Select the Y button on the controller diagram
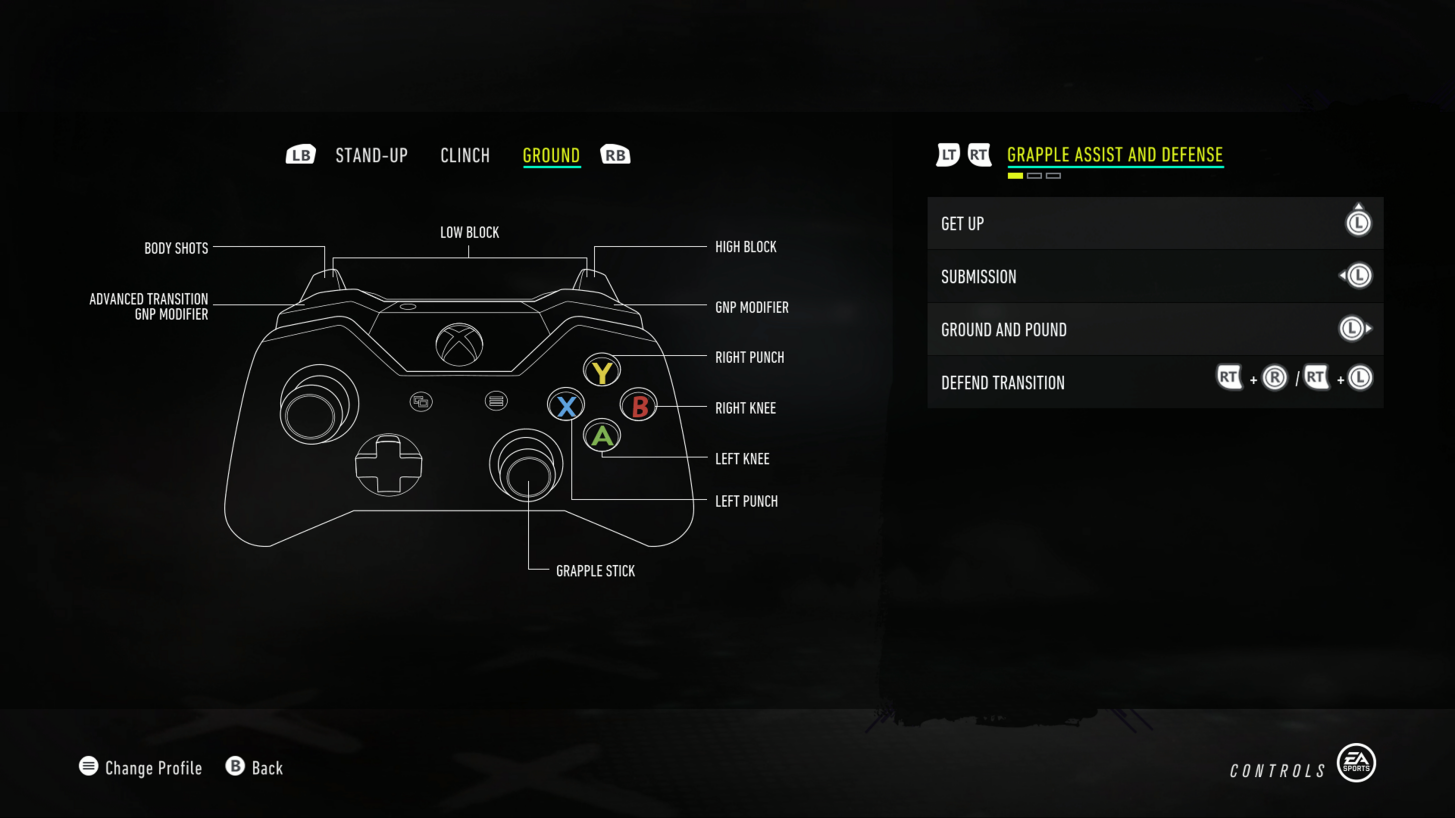This screenshot has height=818, width=1455. click(601, 370)
